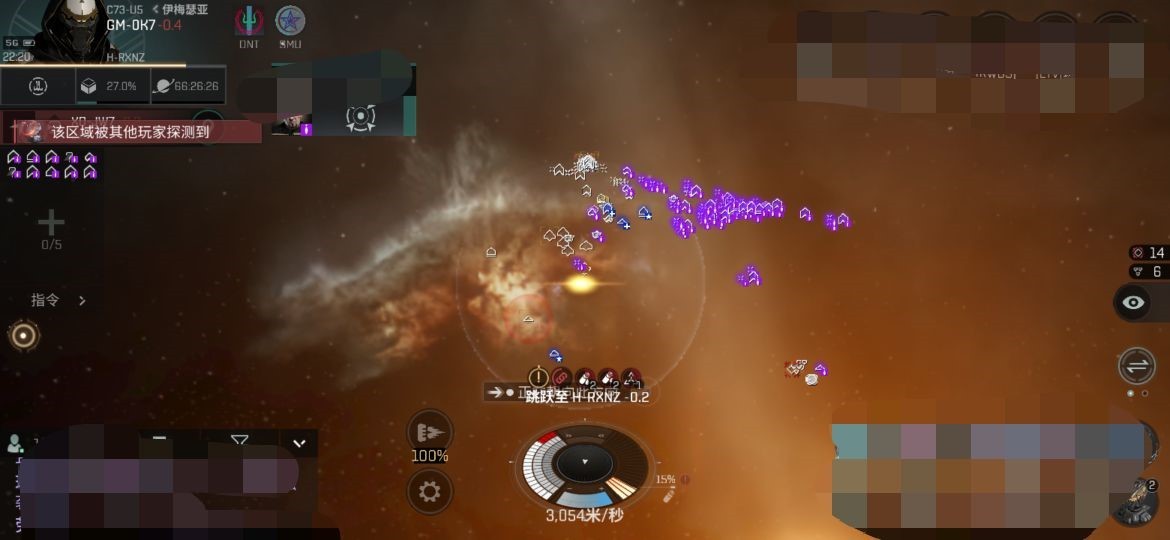This screenshot has width=1170, height=540.
Task: Tap the central ship status capacitor dial
Action: 584,463
